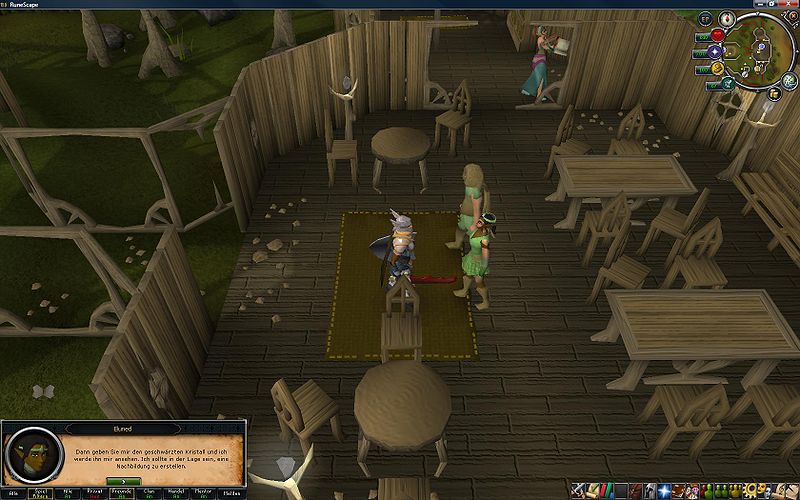Continue the Eluned dialogue with the green arrow
The width and height of the screenshot is (800, 500).
coord(123,480)
